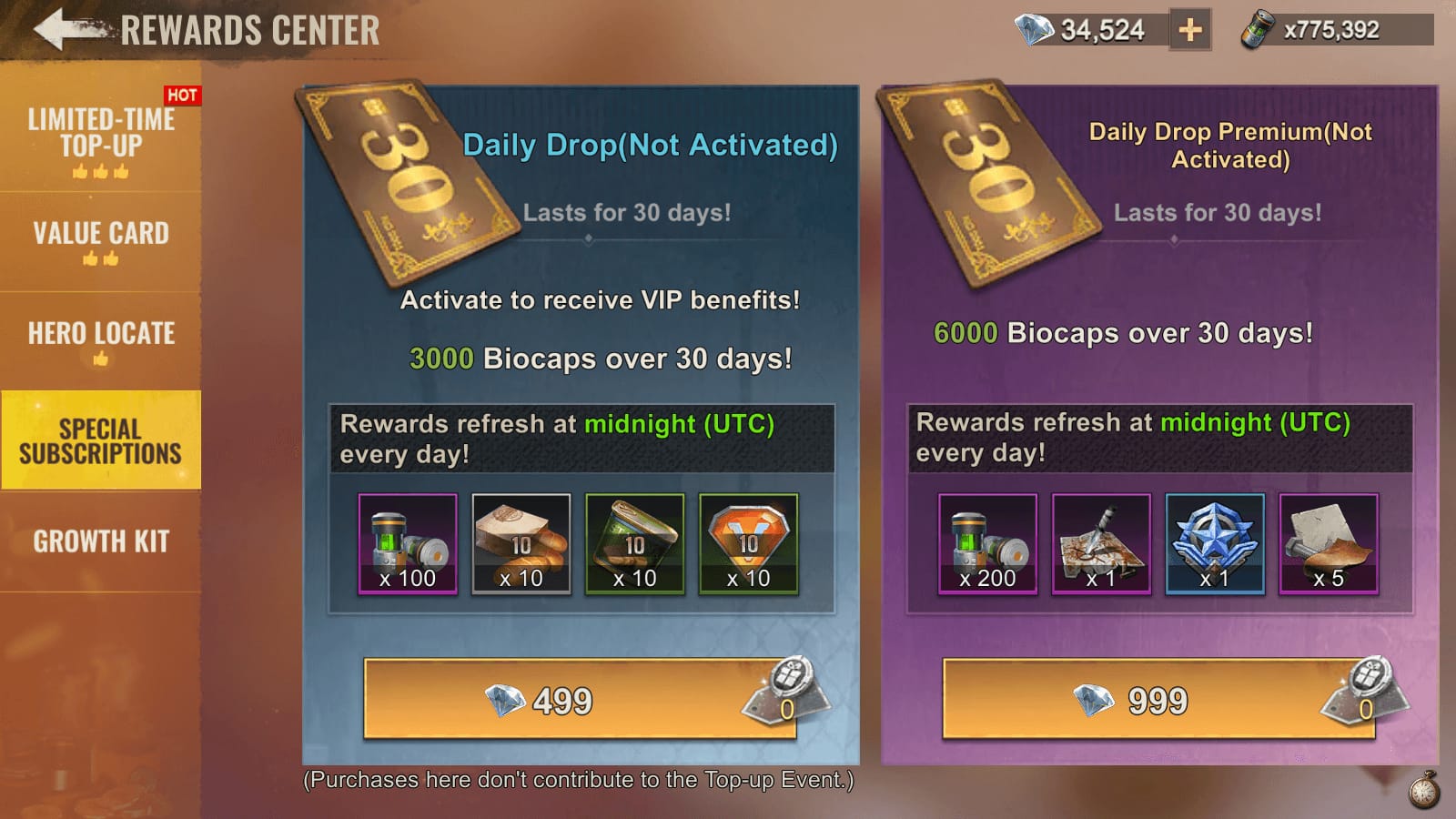Open the Special Subscriptions tab
Screen dimensions: 1456x819
coord(100,440)
